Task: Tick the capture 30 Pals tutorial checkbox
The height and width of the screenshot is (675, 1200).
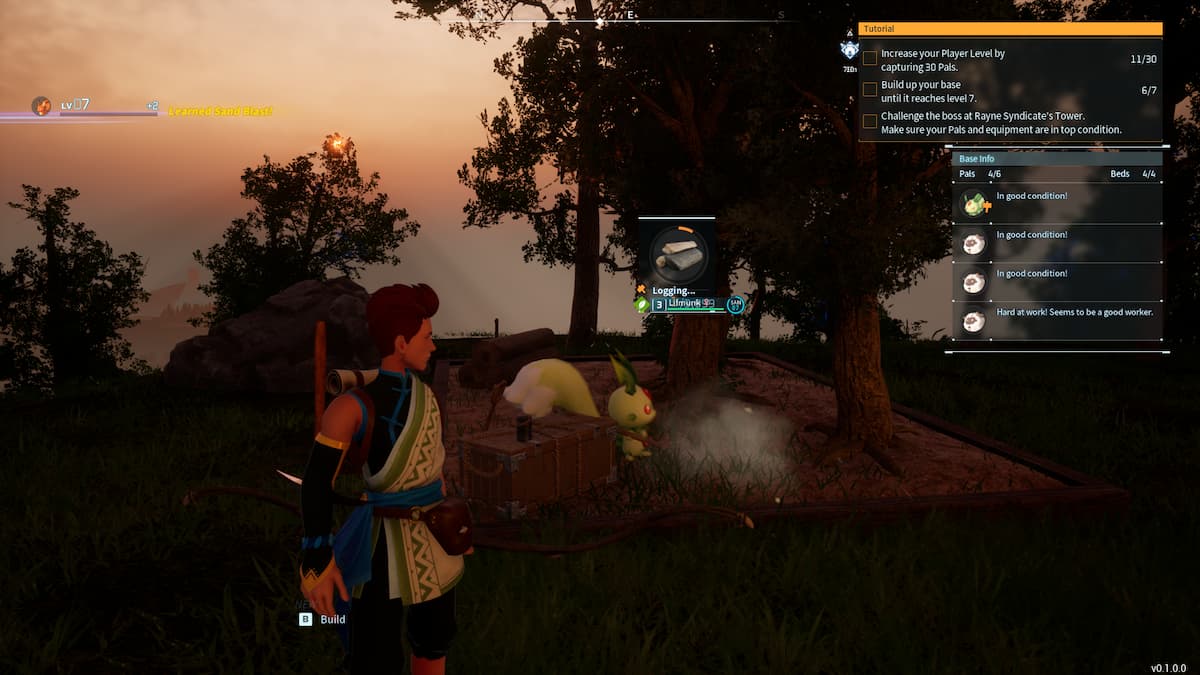Action: click(x=870, y=59)
